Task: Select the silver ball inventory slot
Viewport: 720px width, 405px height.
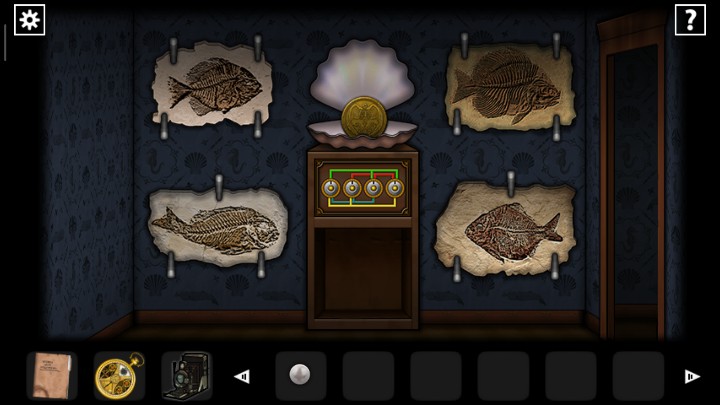Action: tap(300, 375)
